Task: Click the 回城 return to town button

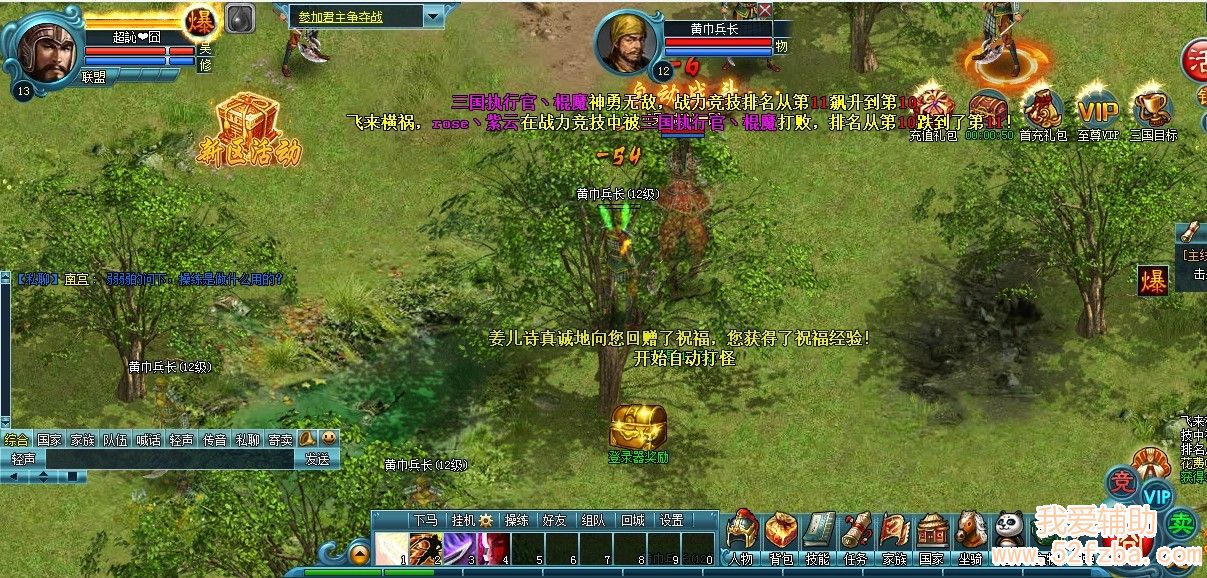Action: pos(632,520)
